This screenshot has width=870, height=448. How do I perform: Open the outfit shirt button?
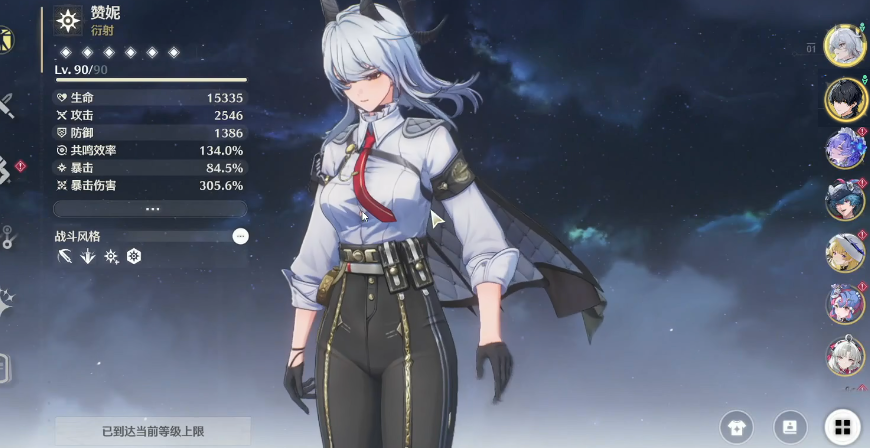pyautogui.click(x=737, y=428)
